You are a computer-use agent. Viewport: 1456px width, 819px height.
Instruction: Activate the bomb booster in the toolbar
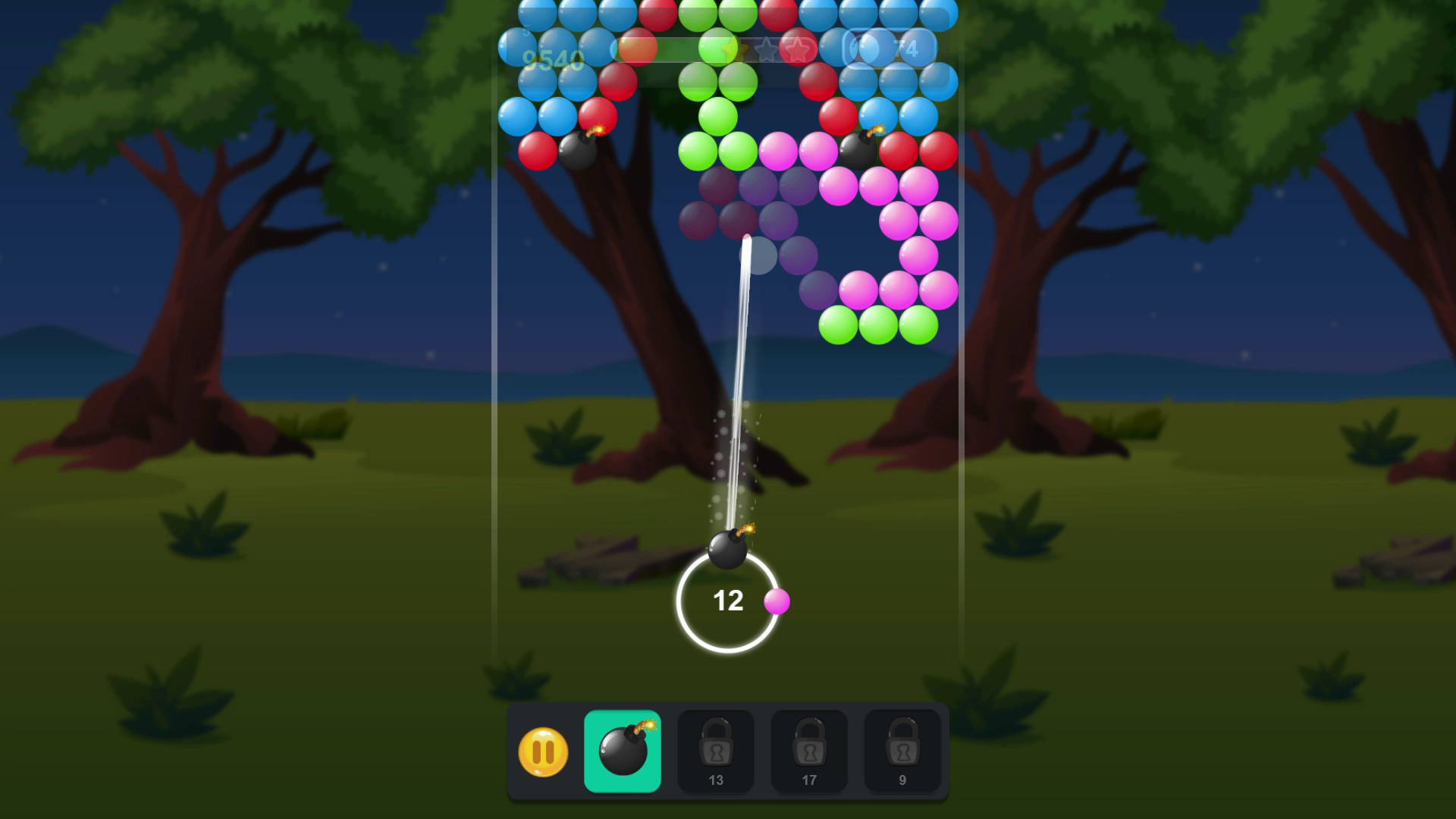coord(623,751)
